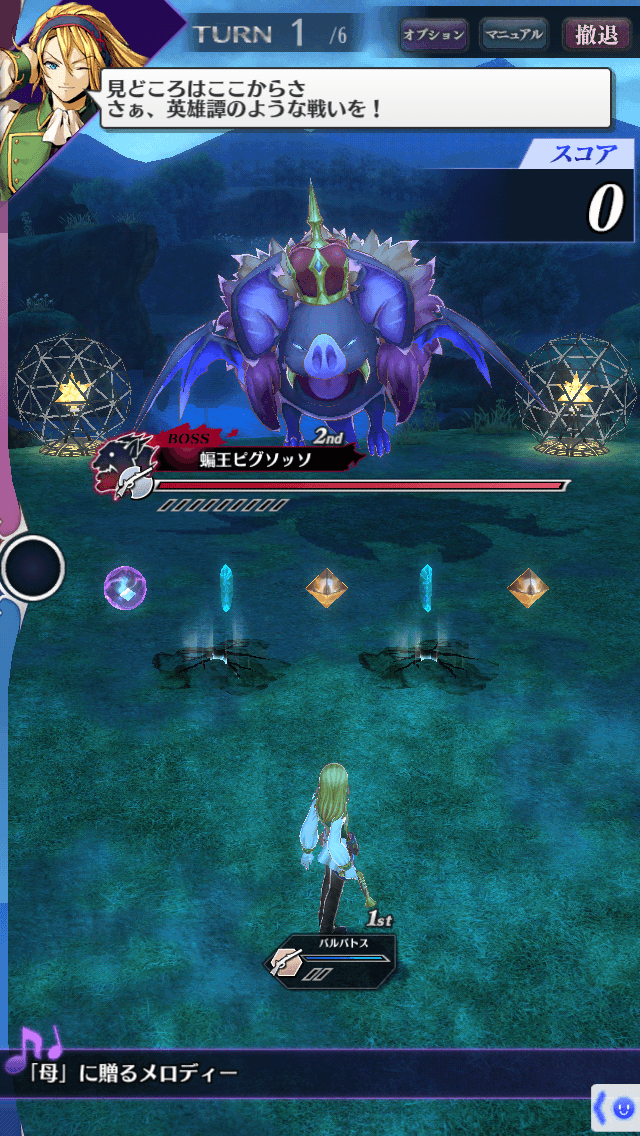Tap the dark circular button at left edge
This screenshot has height=1136, width=640.
click(32, 568)
